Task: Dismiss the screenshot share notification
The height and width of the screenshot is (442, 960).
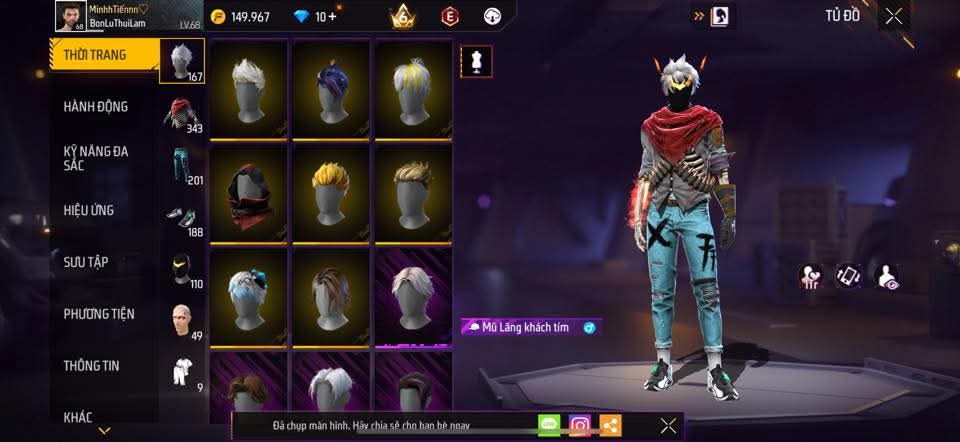Action: tap(668, 426)
